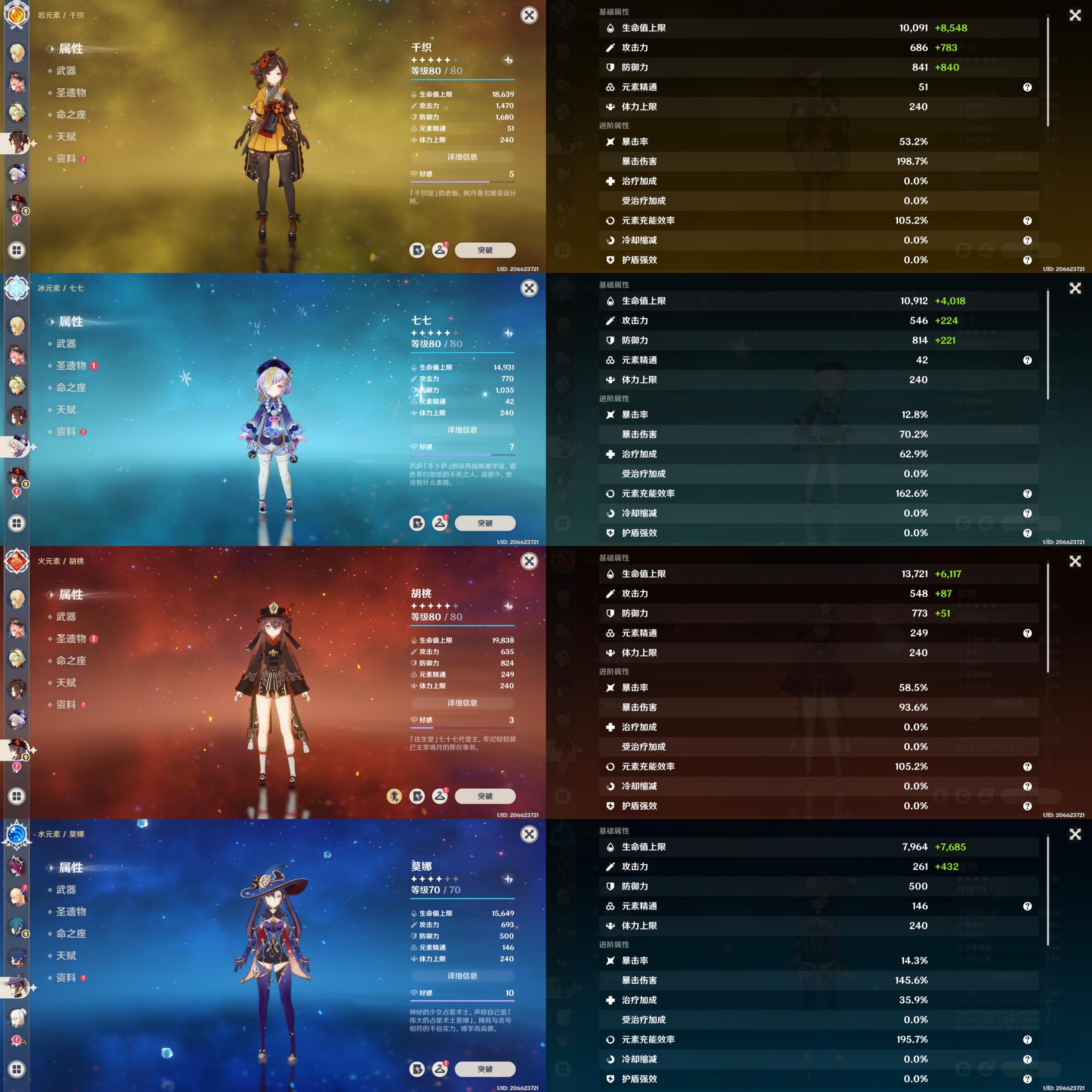Open 资料 on 莫娜's attribute screen

click(x=66, y=977)
